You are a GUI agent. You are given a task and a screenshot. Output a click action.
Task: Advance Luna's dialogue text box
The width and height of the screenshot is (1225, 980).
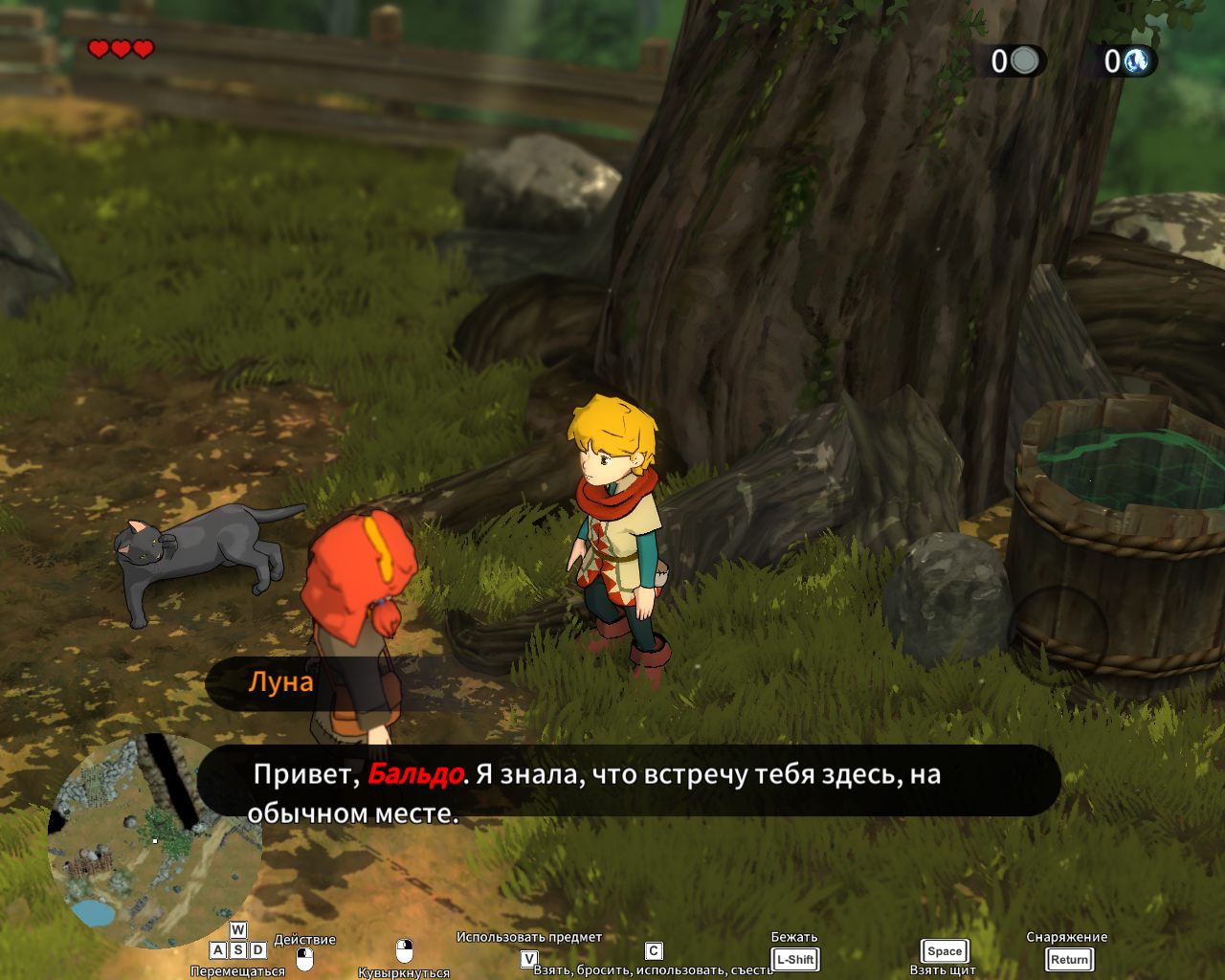click(629, 782)
